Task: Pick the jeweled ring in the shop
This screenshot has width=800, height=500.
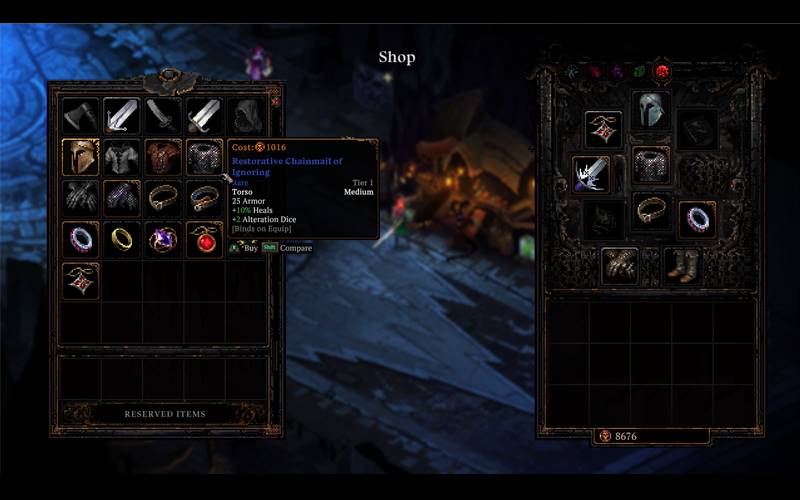Action: click(80, 239)
